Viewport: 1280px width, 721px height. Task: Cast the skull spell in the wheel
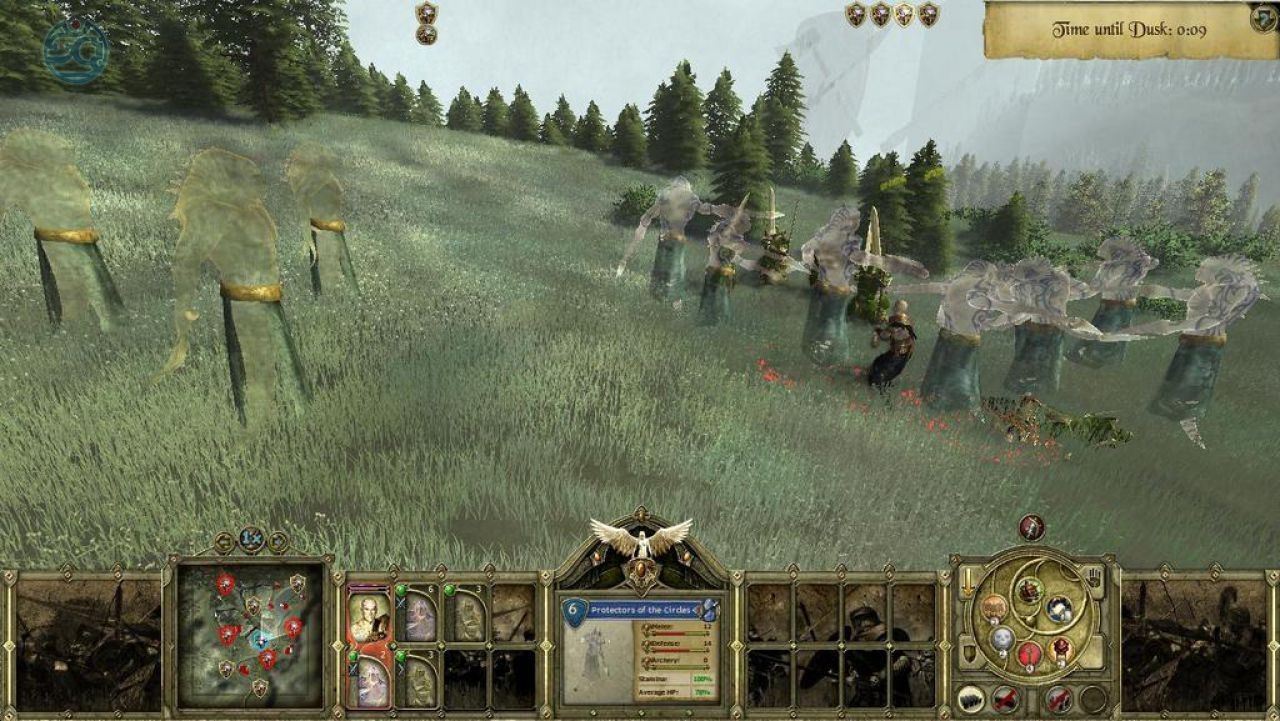pyautogui.click(x=1002, y=639)
